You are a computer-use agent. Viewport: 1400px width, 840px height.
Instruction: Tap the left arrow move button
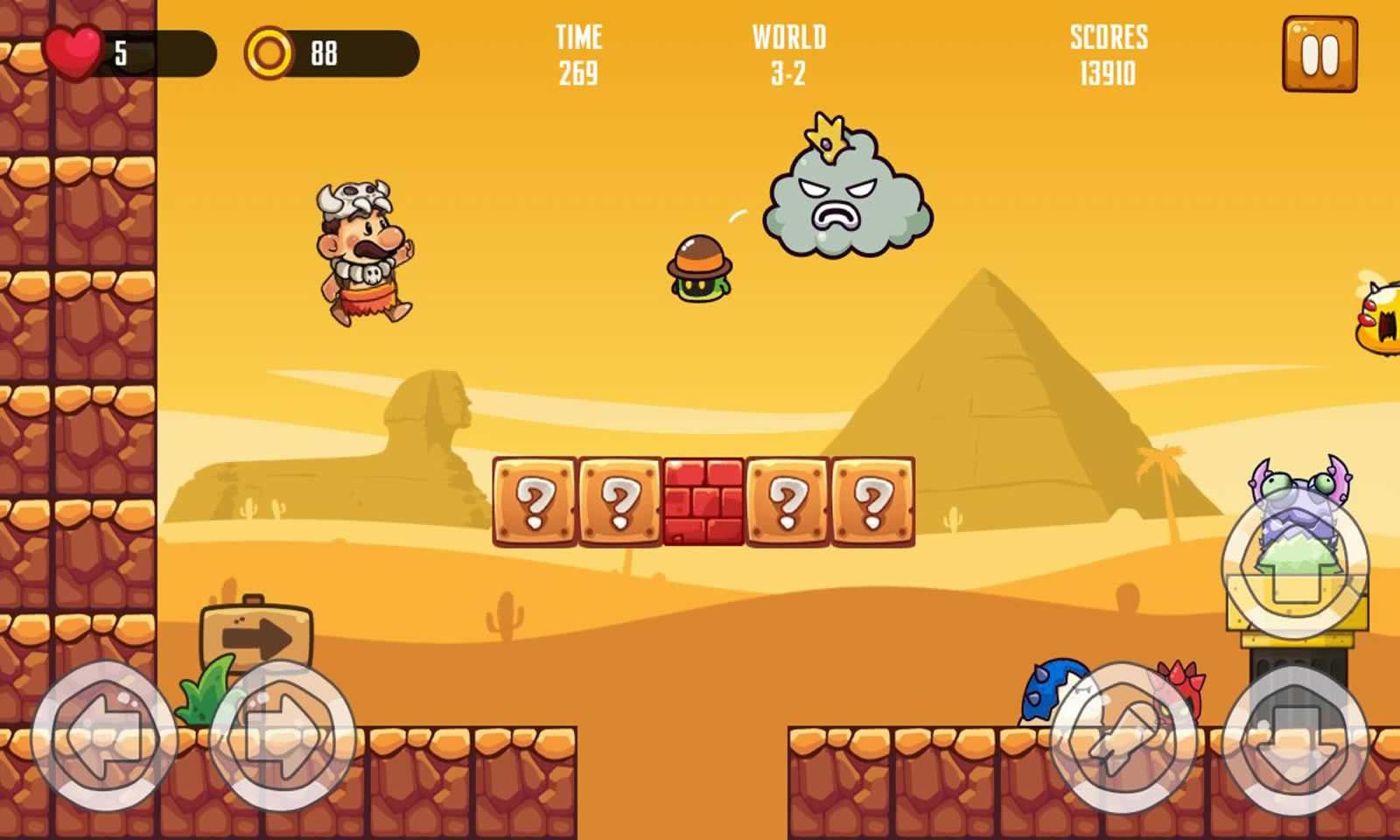click(x=105, y=738)
